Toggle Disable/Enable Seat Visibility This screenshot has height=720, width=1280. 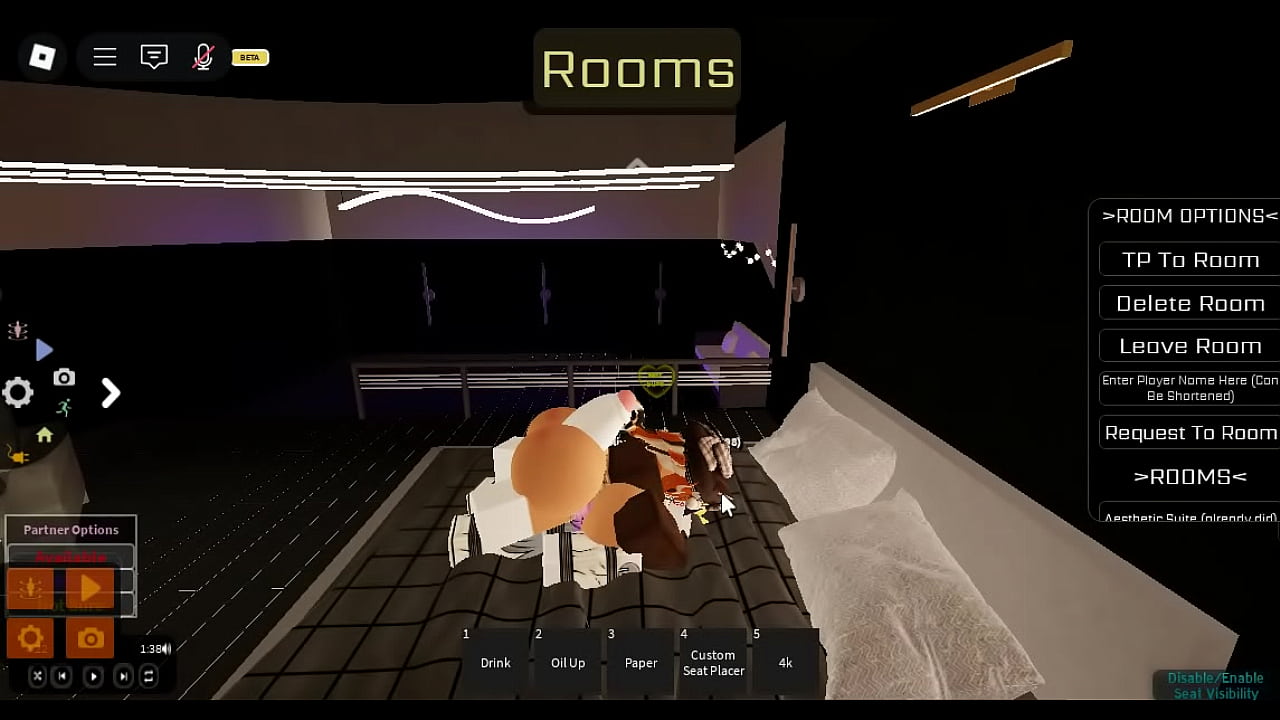[1216, 684]
